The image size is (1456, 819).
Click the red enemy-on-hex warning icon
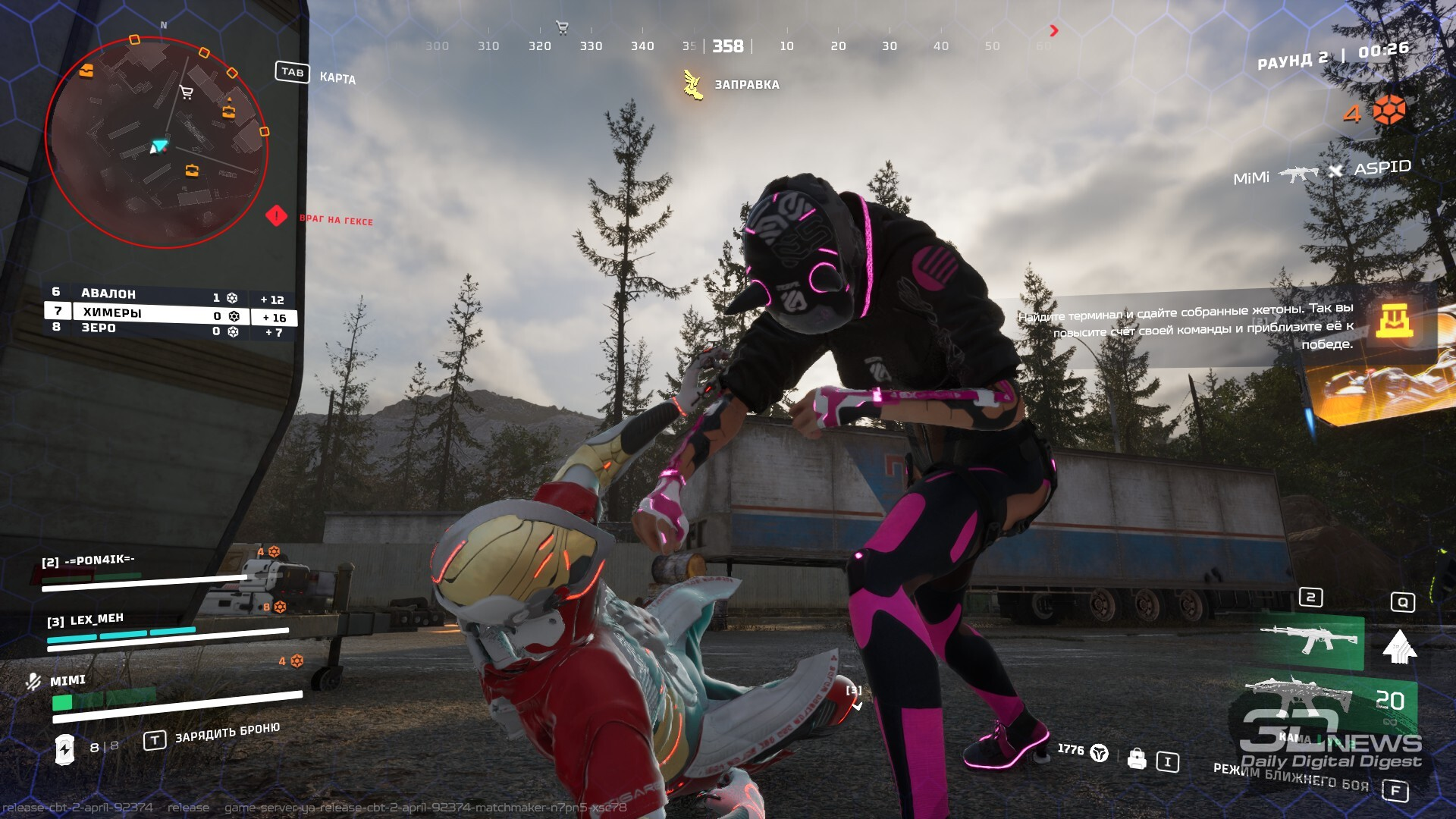(276, 216)
